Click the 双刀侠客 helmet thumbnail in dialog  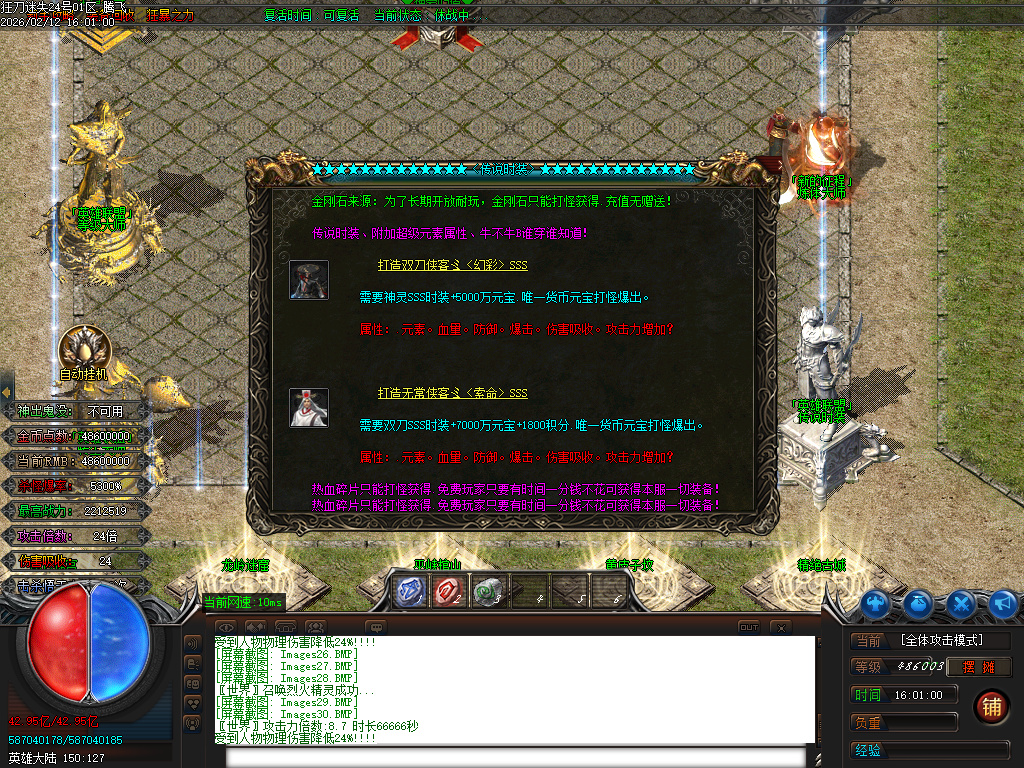tap(309, 280)
